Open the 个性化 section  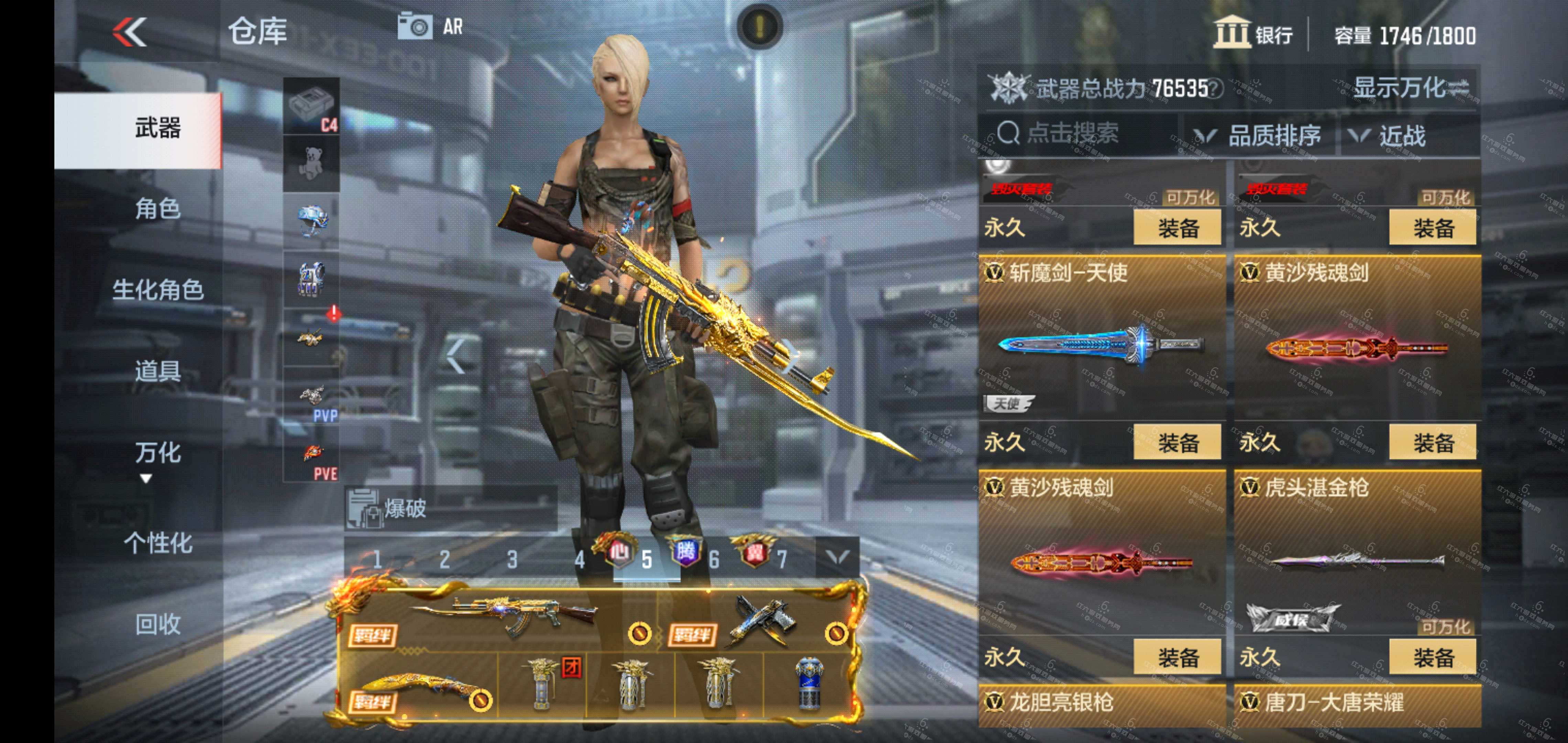click(x=157, y=543)
